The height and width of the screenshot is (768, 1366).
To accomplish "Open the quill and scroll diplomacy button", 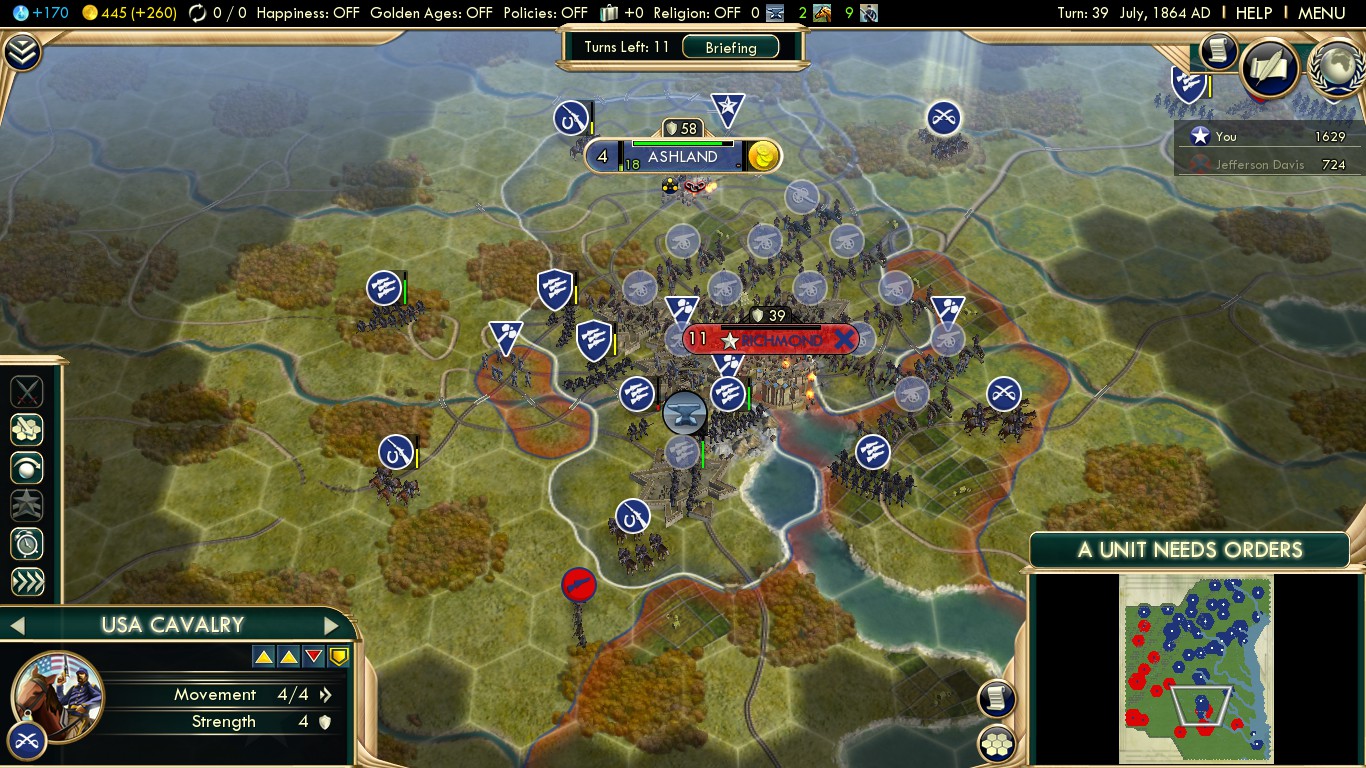I will click(1269, 69).
